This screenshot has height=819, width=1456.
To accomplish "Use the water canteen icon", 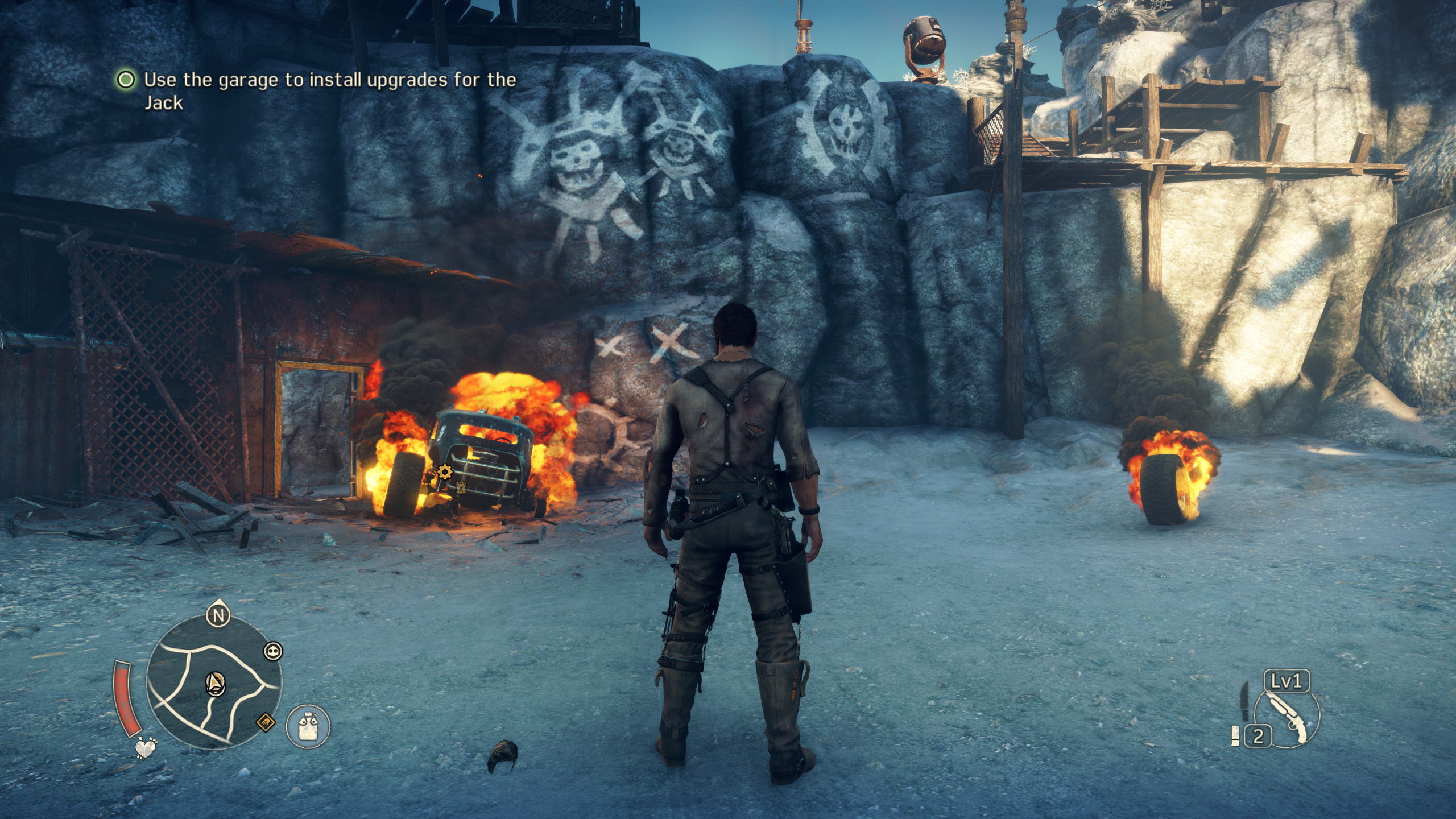I will click(x=308, y=726).
